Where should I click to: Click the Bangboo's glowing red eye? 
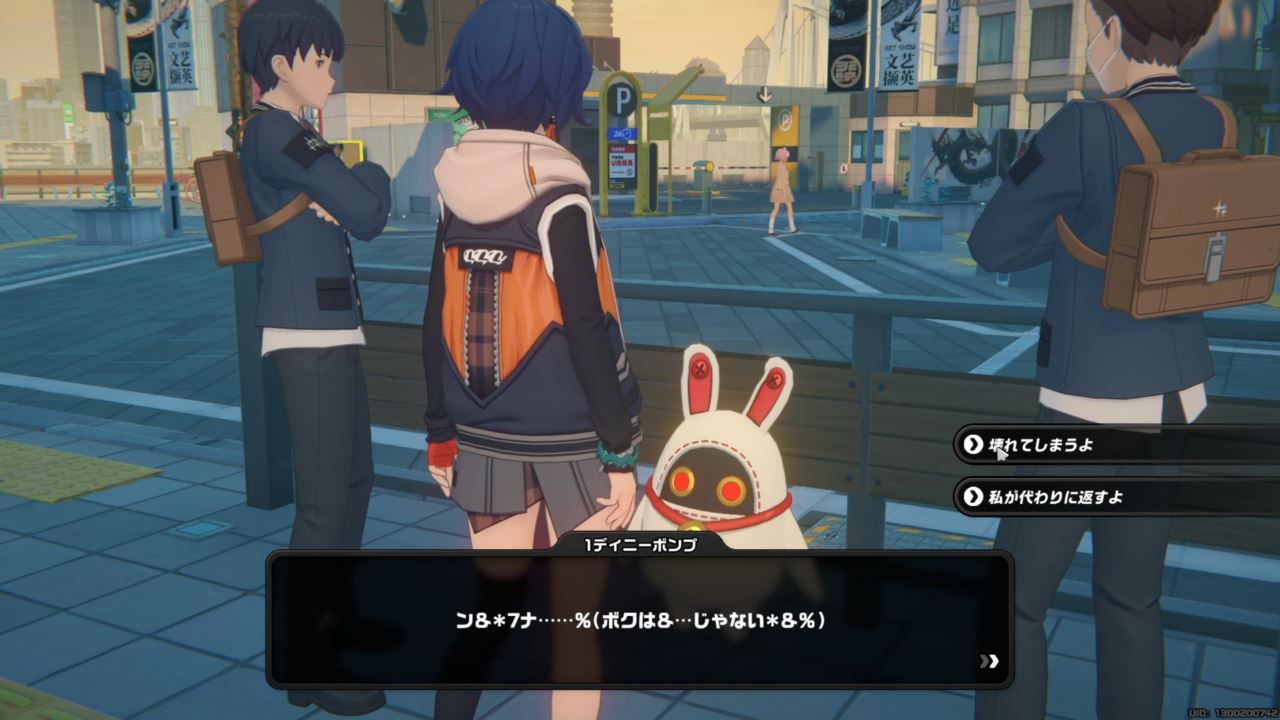pos(684,481)
